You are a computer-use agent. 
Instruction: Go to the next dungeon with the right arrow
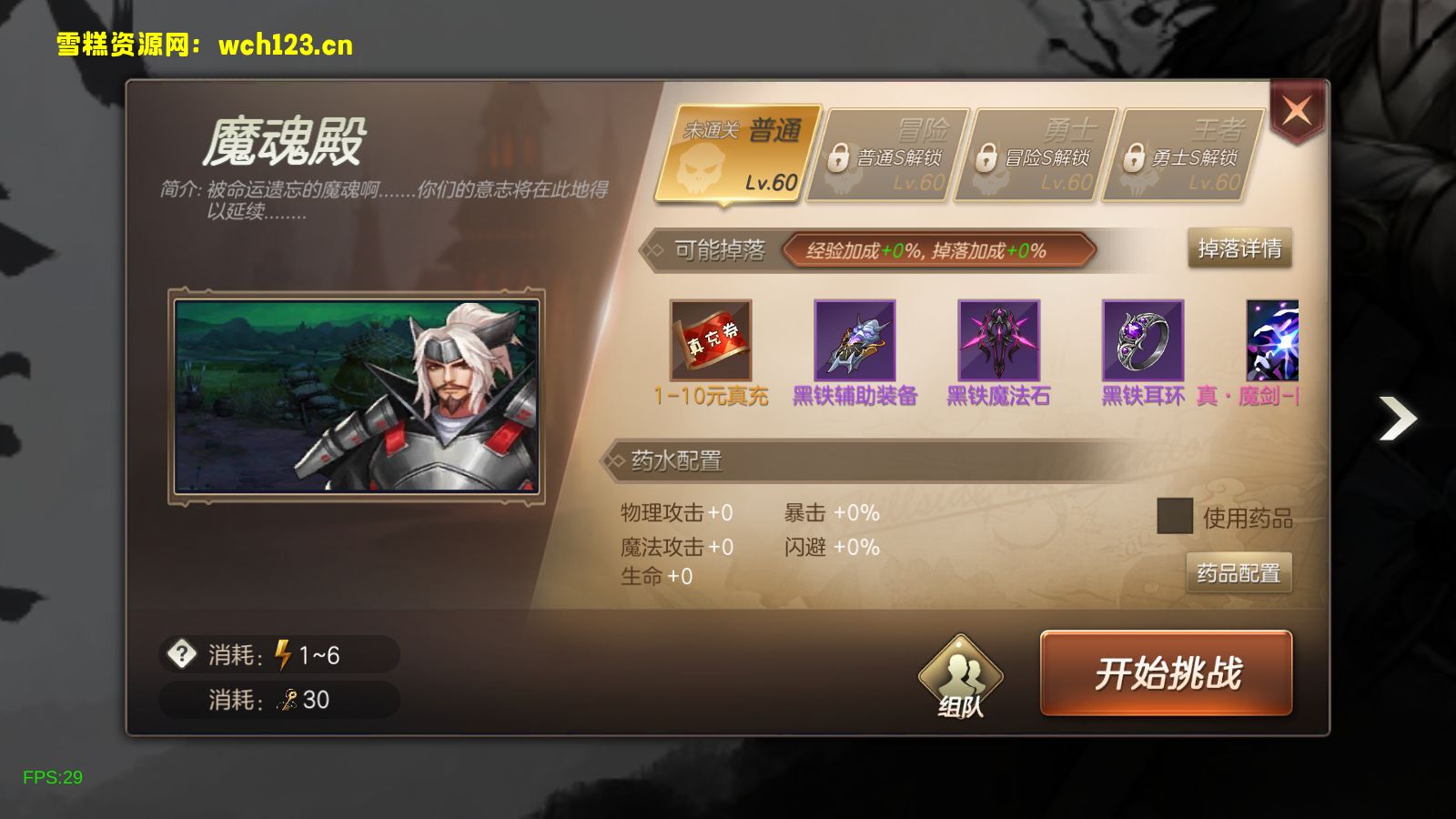pos(1398,418)
